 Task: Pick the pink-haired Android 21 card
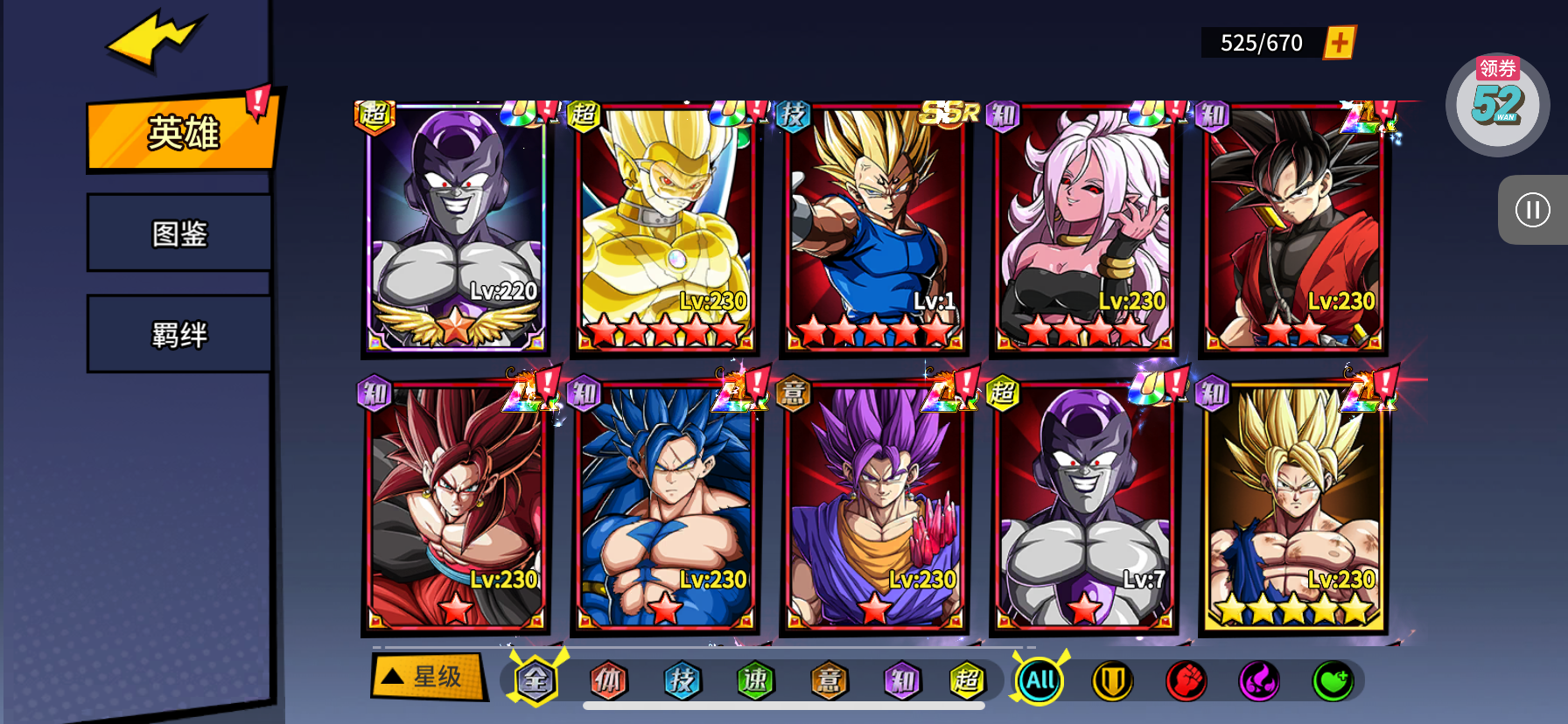click(x=1083, y=229)
